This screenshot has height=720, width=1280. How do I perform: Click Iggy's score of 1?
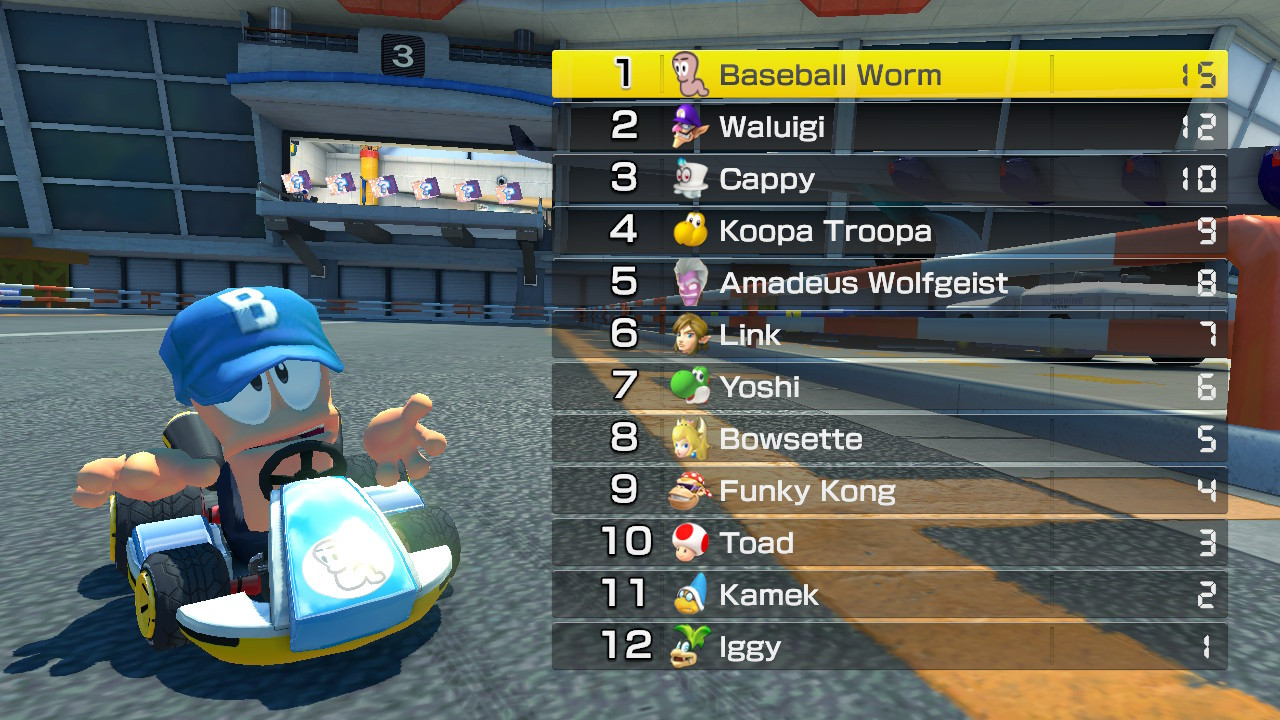(x=1205, y=646)
